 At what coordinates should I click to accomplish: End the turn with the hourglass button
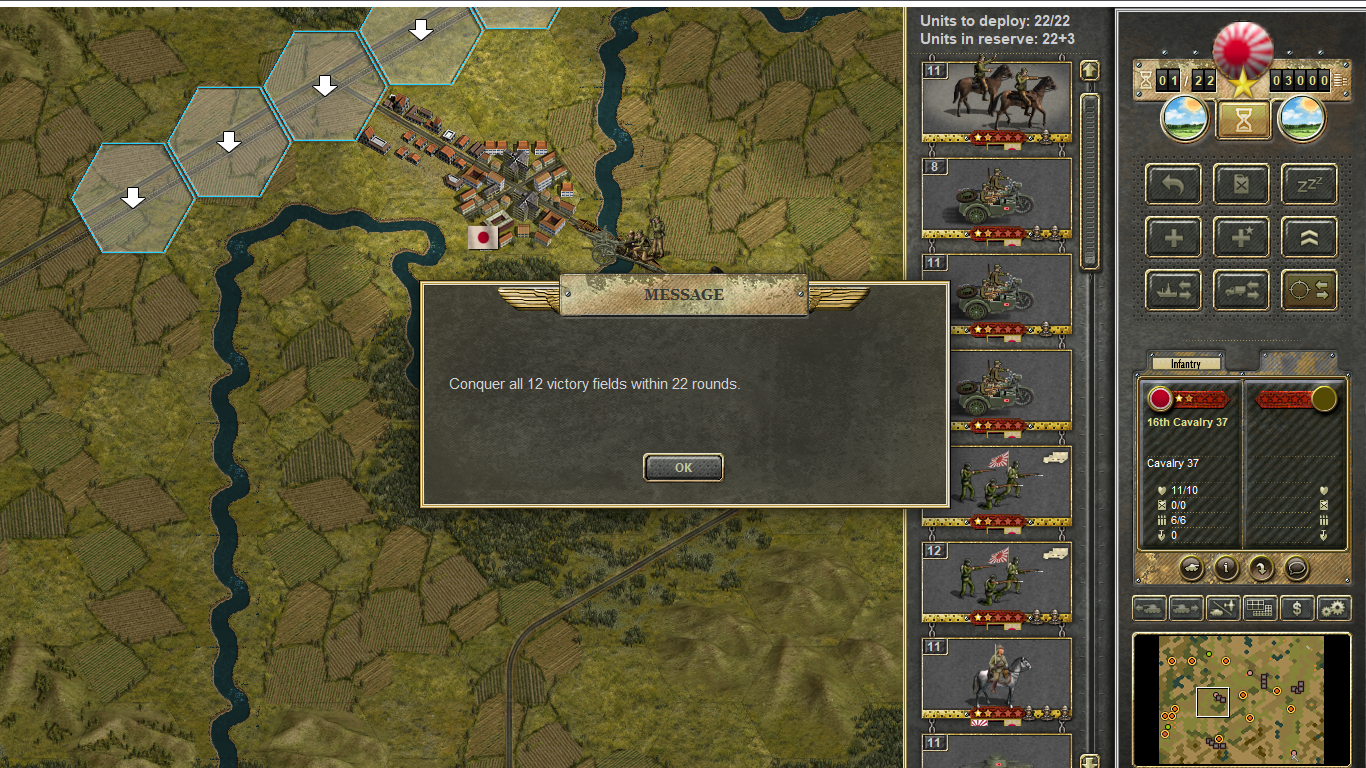pyautogui.click(x=1243, y=121)
